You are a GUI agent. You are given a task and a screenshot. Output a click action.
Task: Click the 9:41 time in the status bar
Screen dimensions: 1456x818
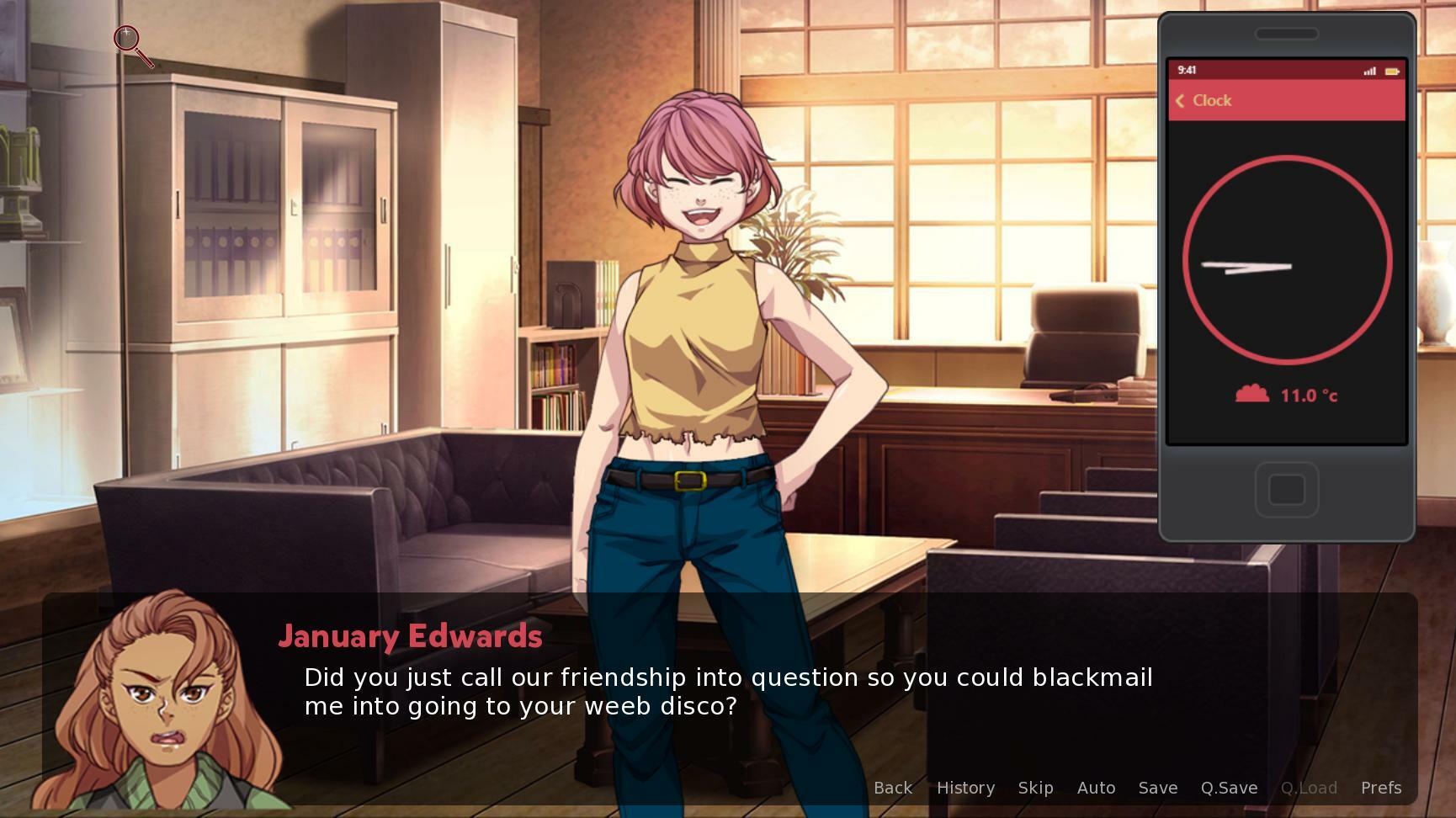tap(1190, 72)
